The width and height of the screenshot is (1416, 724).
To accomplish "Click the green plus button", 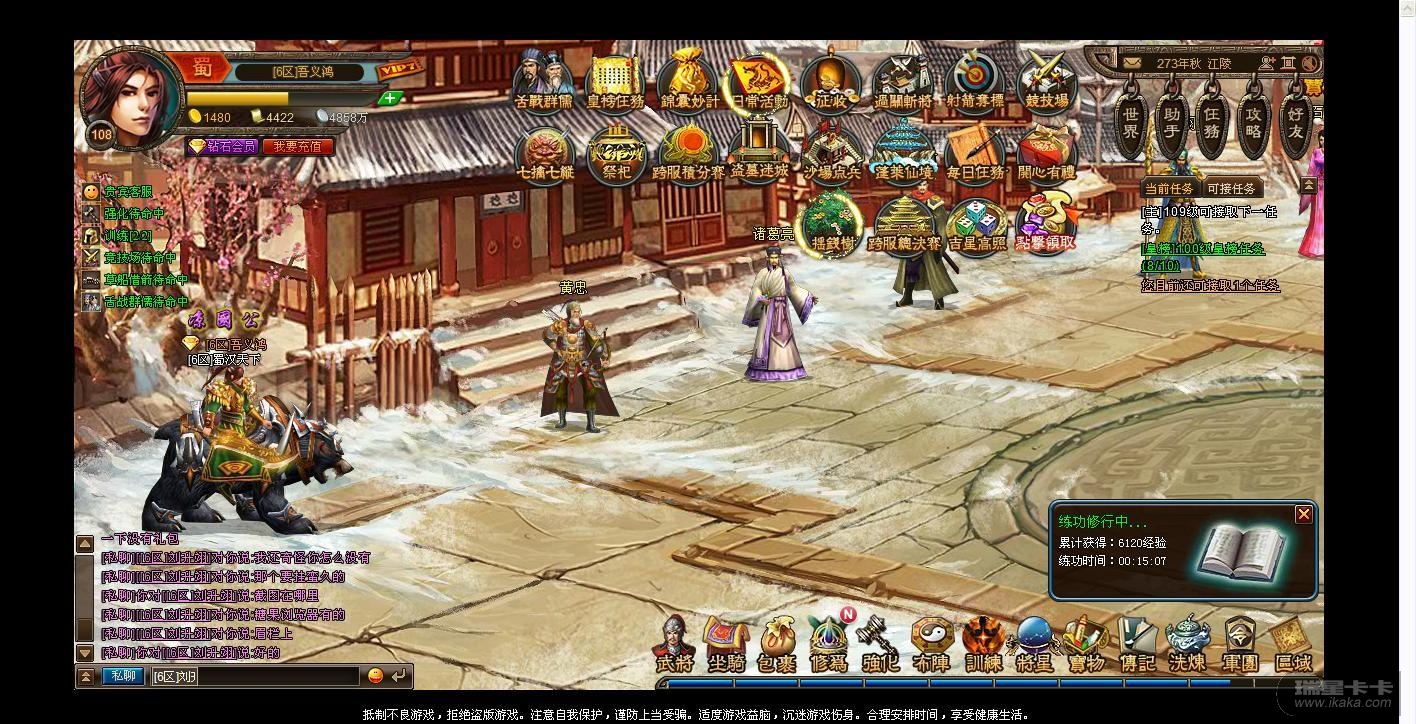I will (391, 98).
